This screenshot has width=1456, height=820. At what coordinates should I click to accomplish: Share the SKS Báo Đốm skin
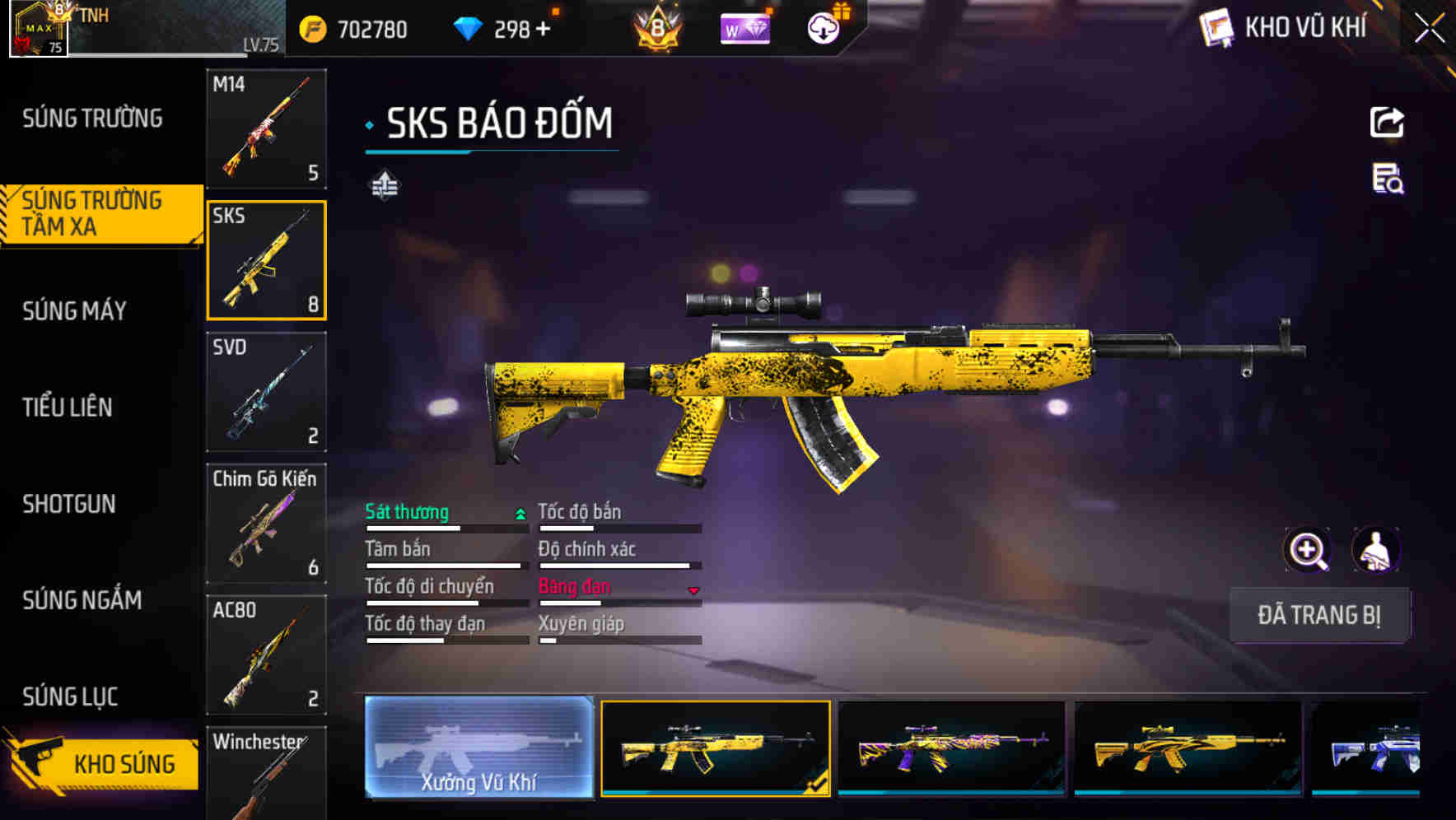(1386, 122)
